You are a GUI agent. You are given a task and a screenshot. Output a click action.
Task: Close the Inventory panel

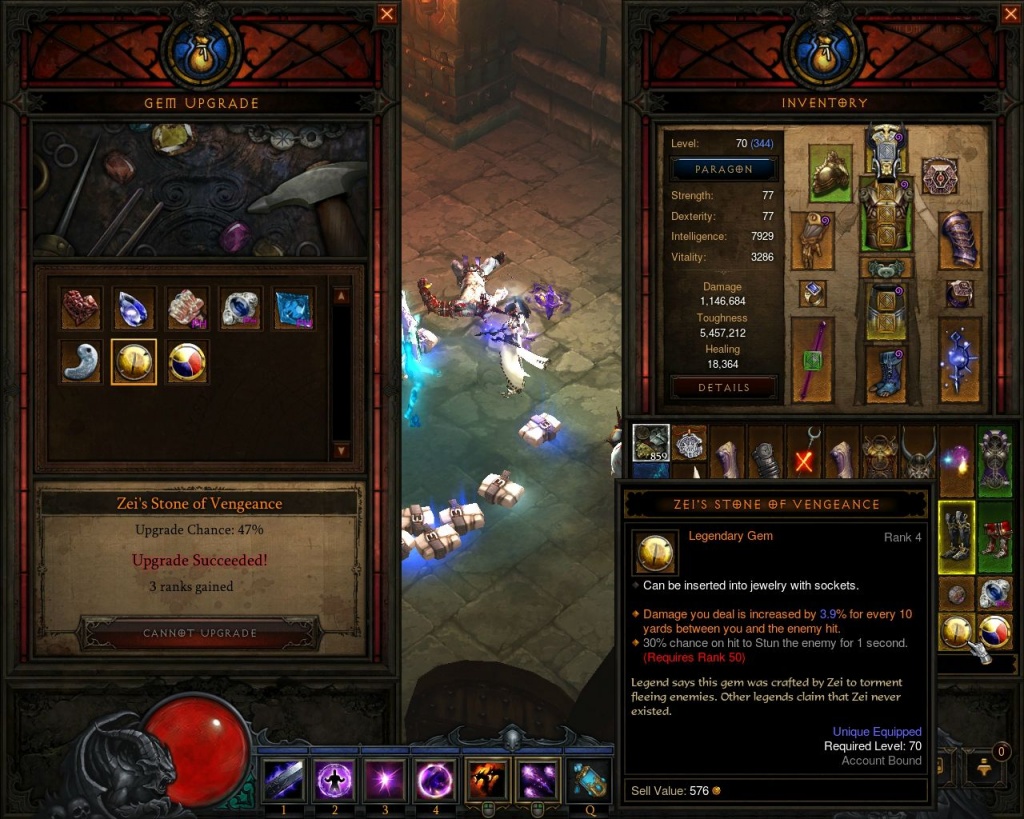click(1010, 14)
